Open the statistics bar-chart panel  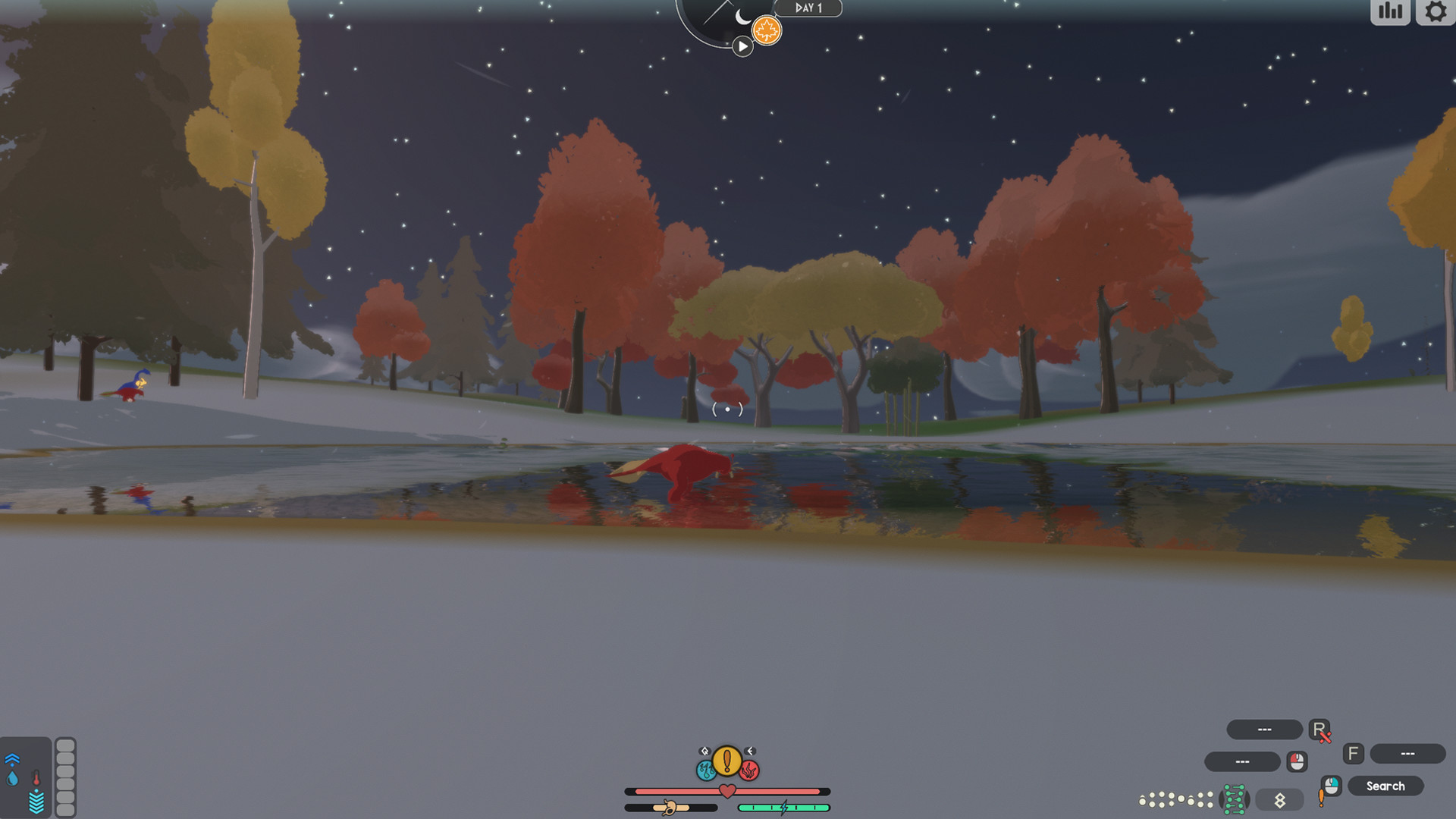(x=1390, y=12)
